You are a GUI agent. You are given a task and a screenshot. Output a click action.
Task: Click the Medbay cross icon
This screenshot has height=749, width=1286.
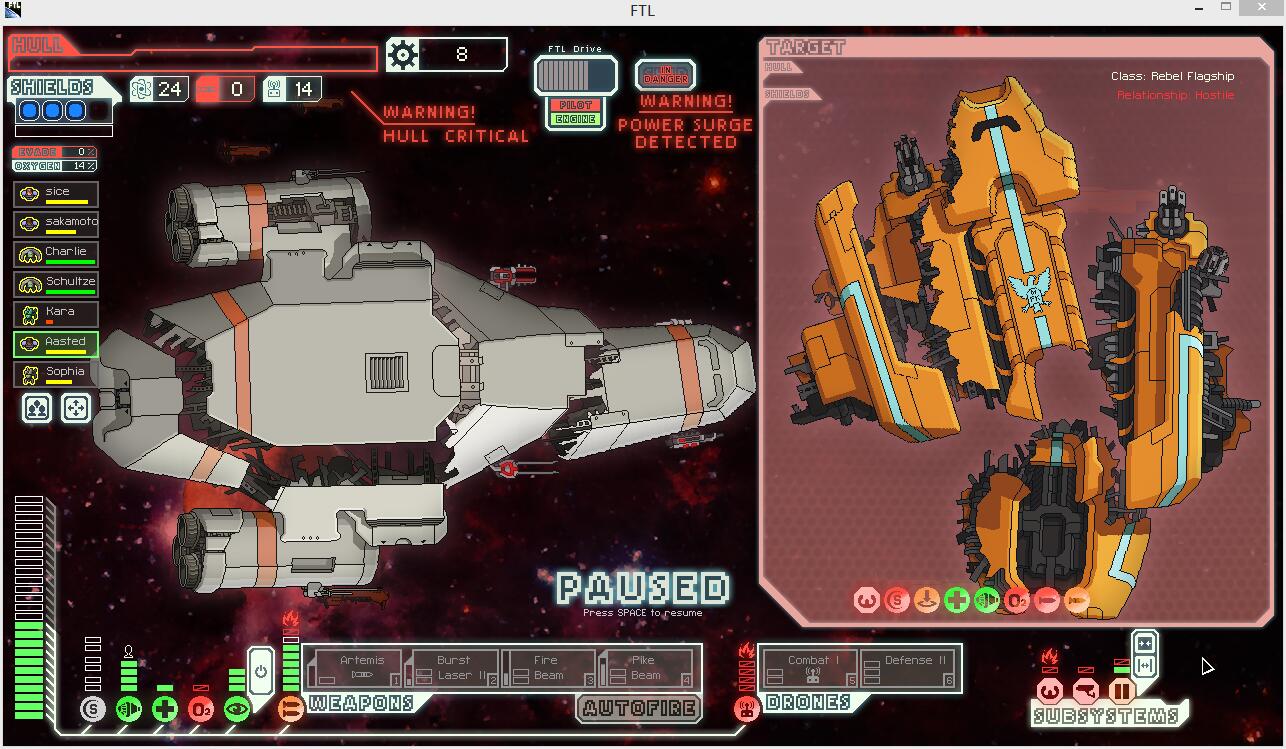click(x=164, y=709)
